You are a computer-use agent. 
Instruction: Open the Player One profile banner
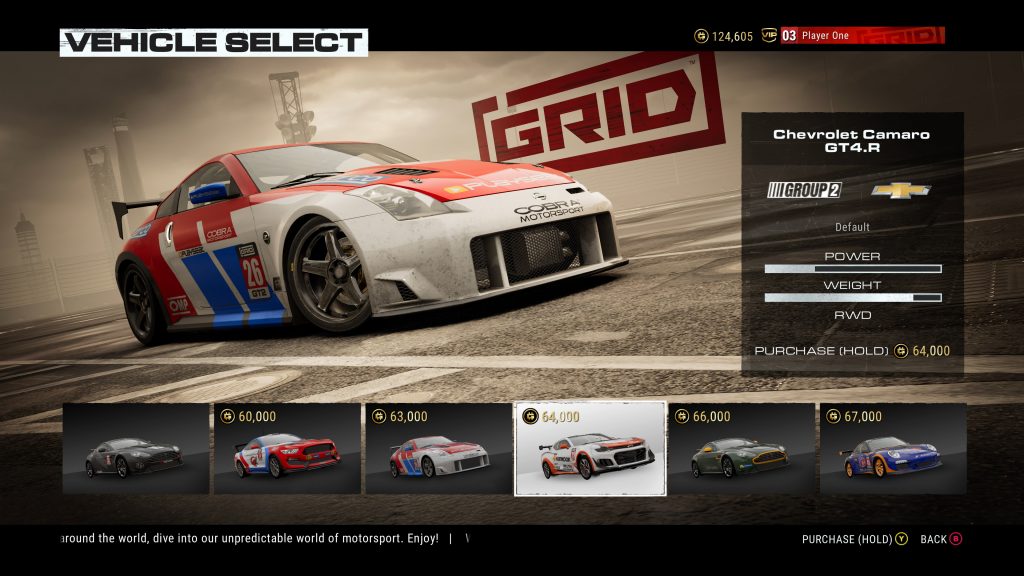pos(860,36)
